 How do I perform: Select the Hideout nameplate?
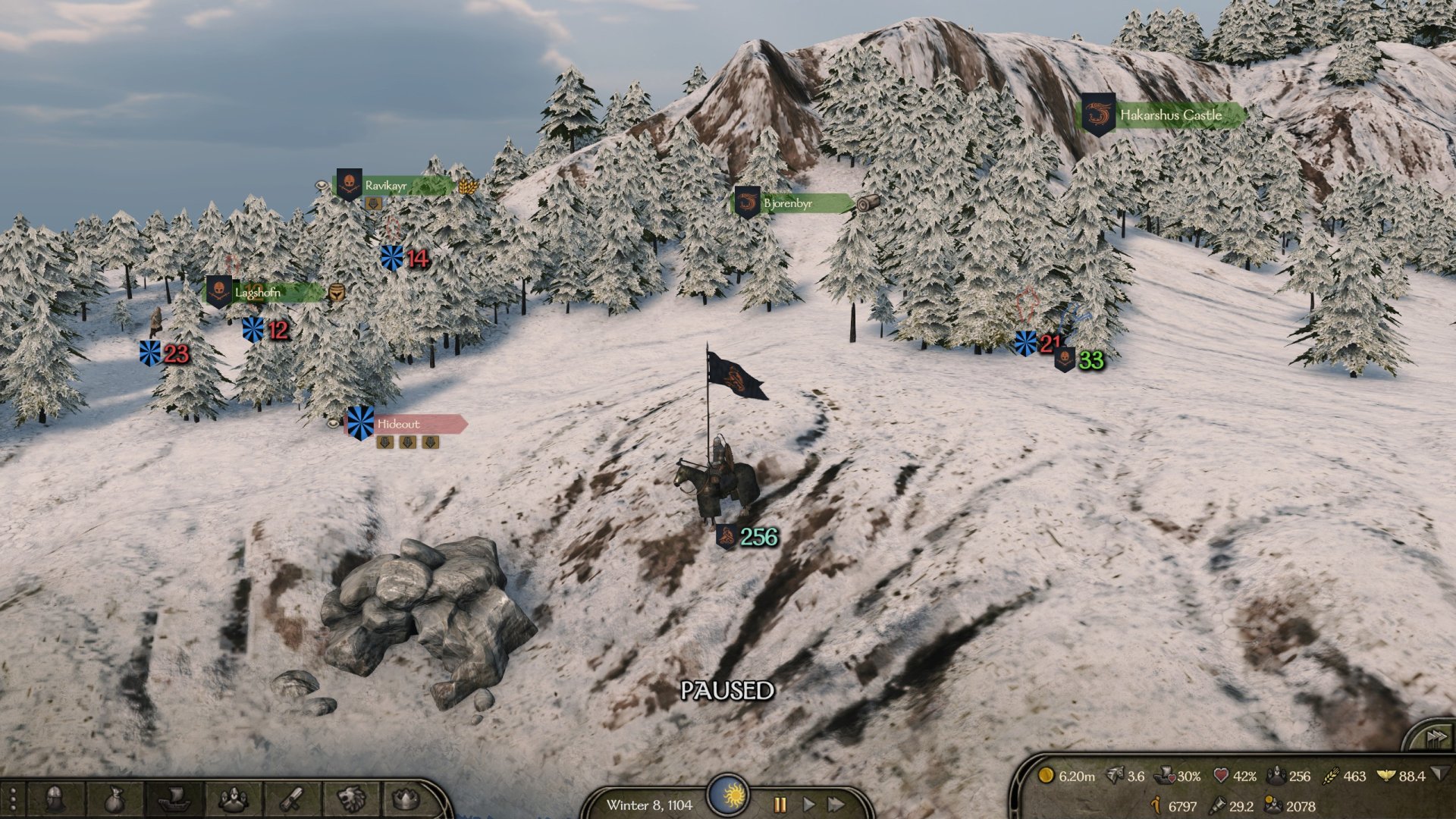click(x=398, y=424)
